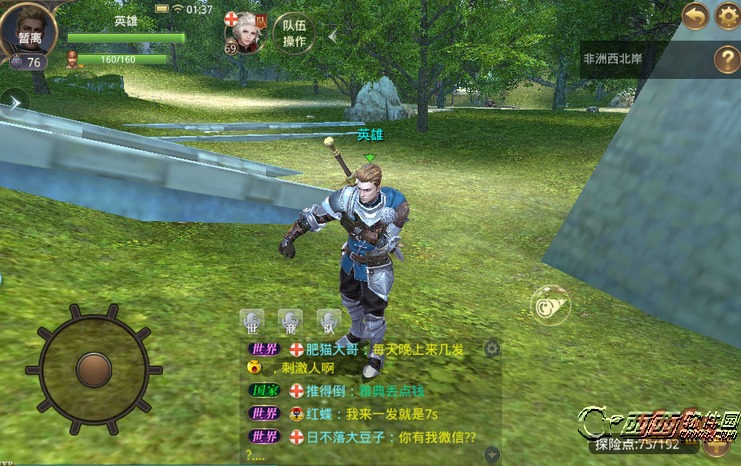Activate the team (队) voice chat microphone

328,322
